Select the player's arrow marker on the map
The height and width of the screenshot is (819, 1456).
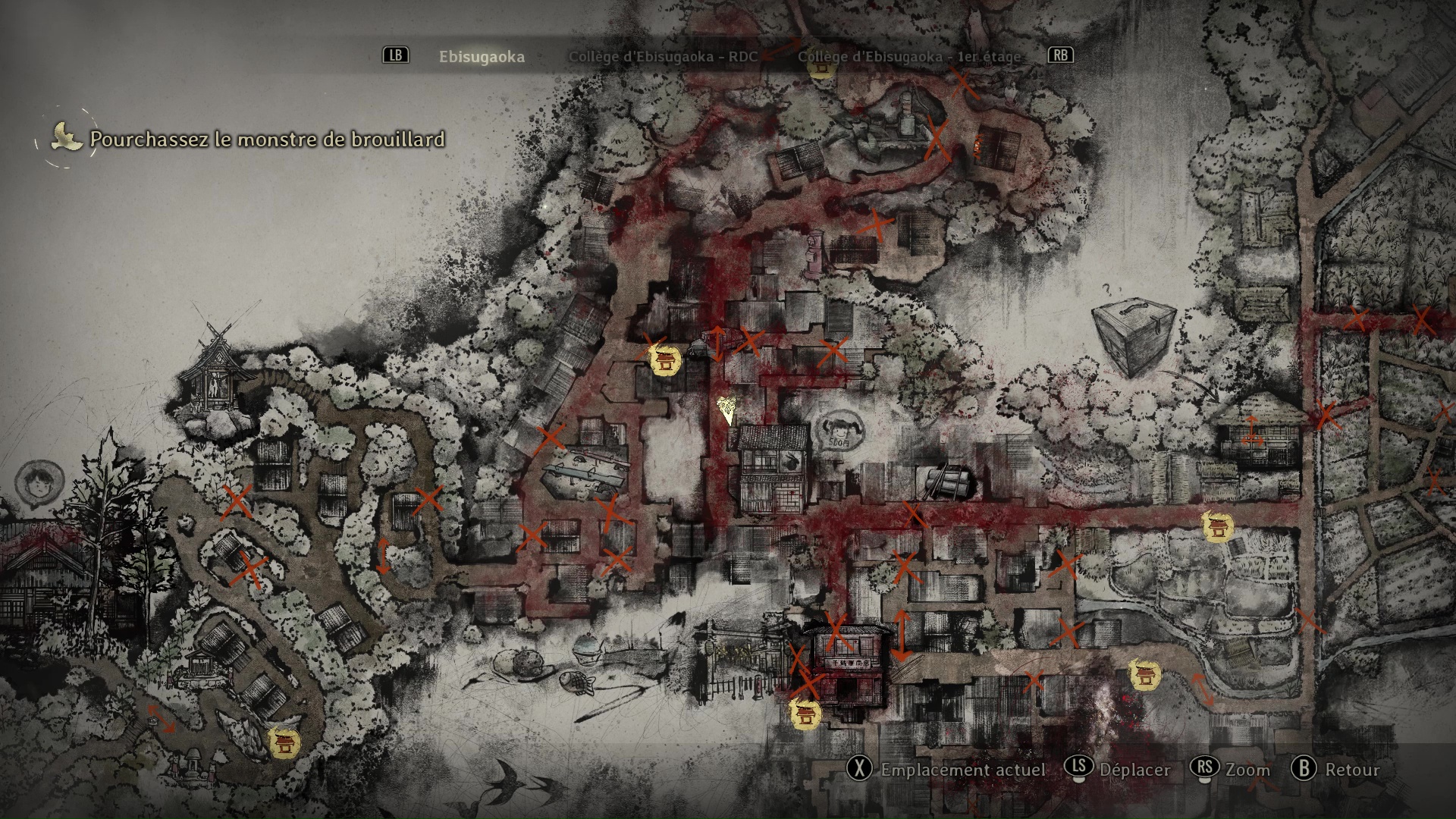tap(727, 409)
